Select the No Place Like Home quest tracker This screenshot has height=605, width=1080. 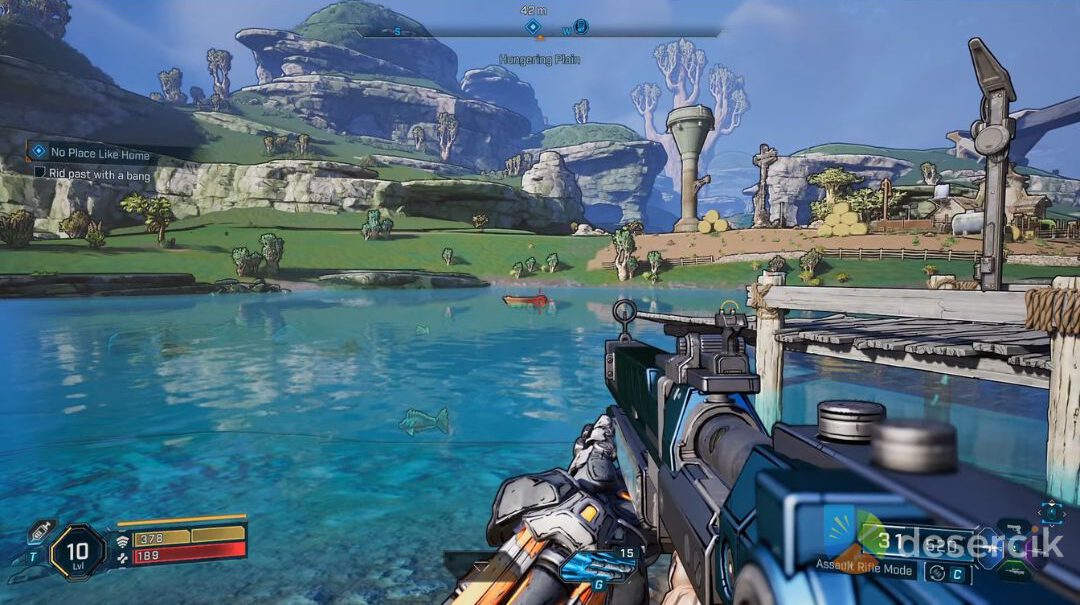[x=100, y=153]
